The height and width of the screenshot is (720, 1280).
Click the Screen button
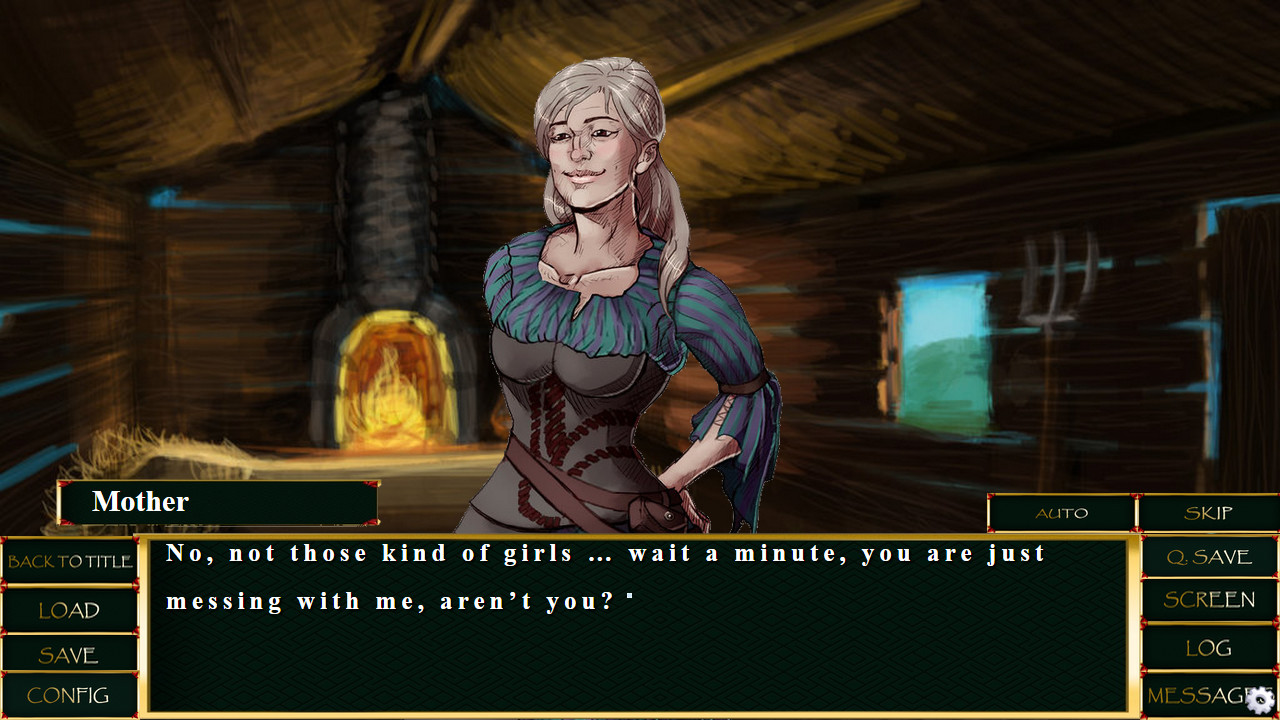pos(1209,600)
